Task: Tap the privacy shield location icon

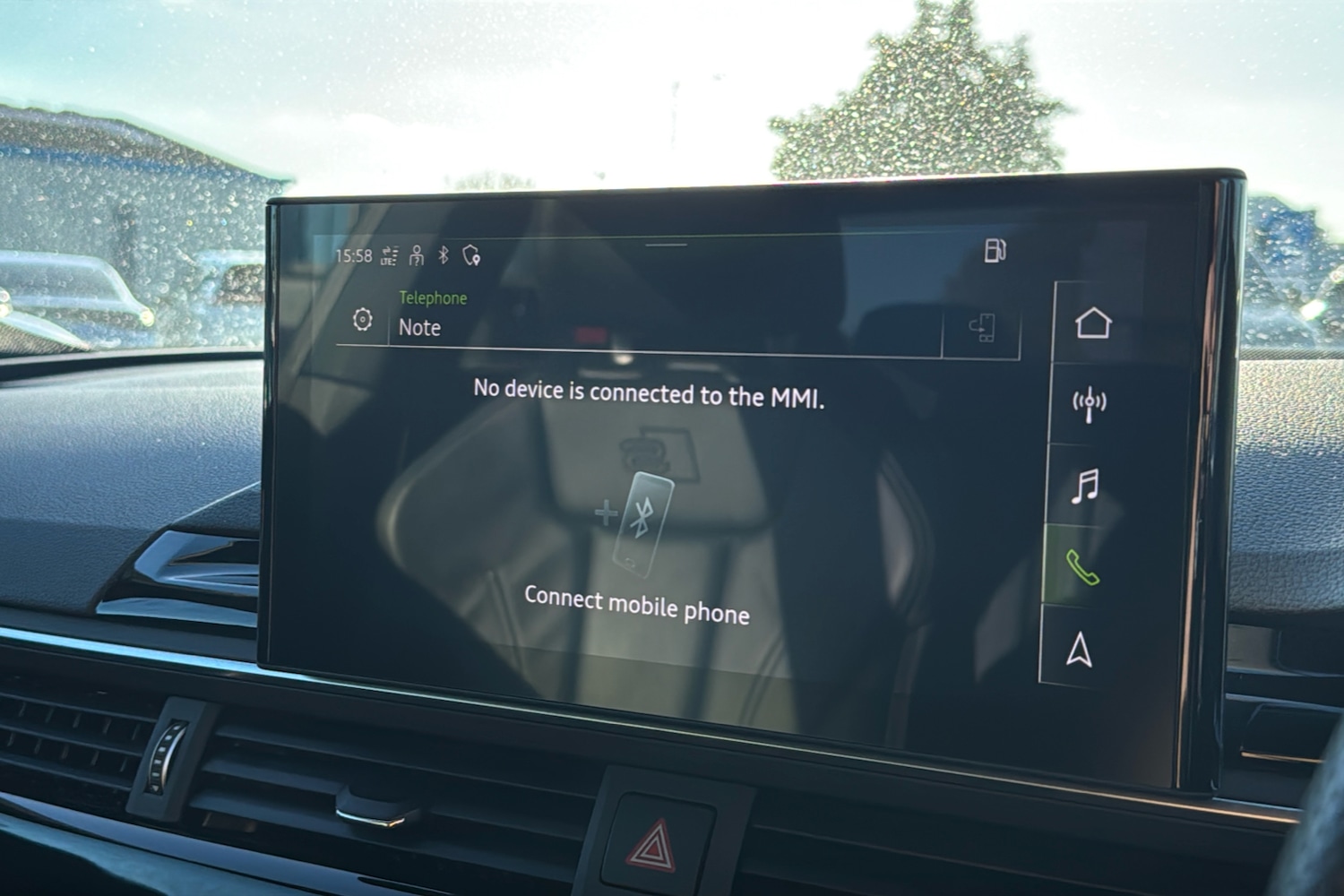Action: pos(470,255)
